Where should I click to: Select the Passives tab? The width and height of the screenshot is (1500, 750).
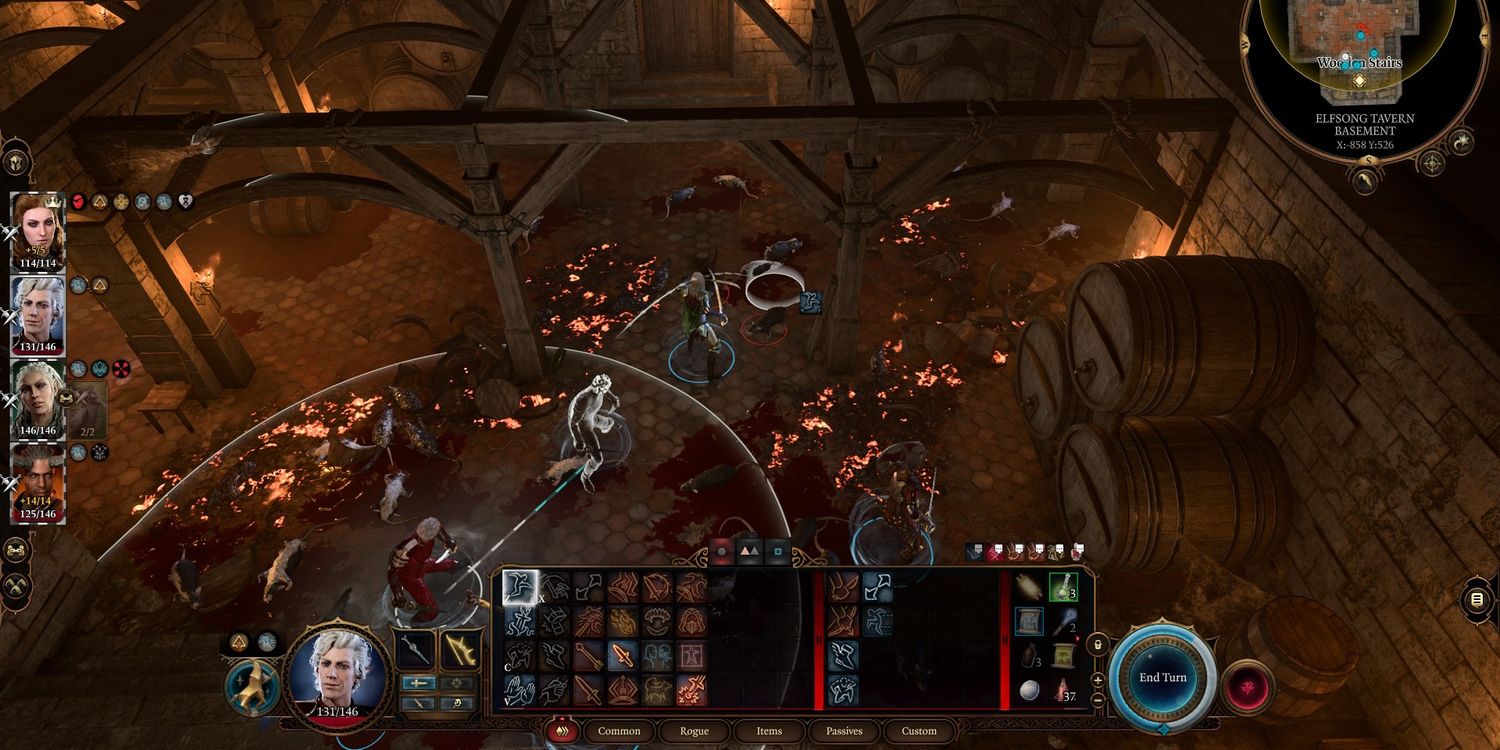coord(844,731)
